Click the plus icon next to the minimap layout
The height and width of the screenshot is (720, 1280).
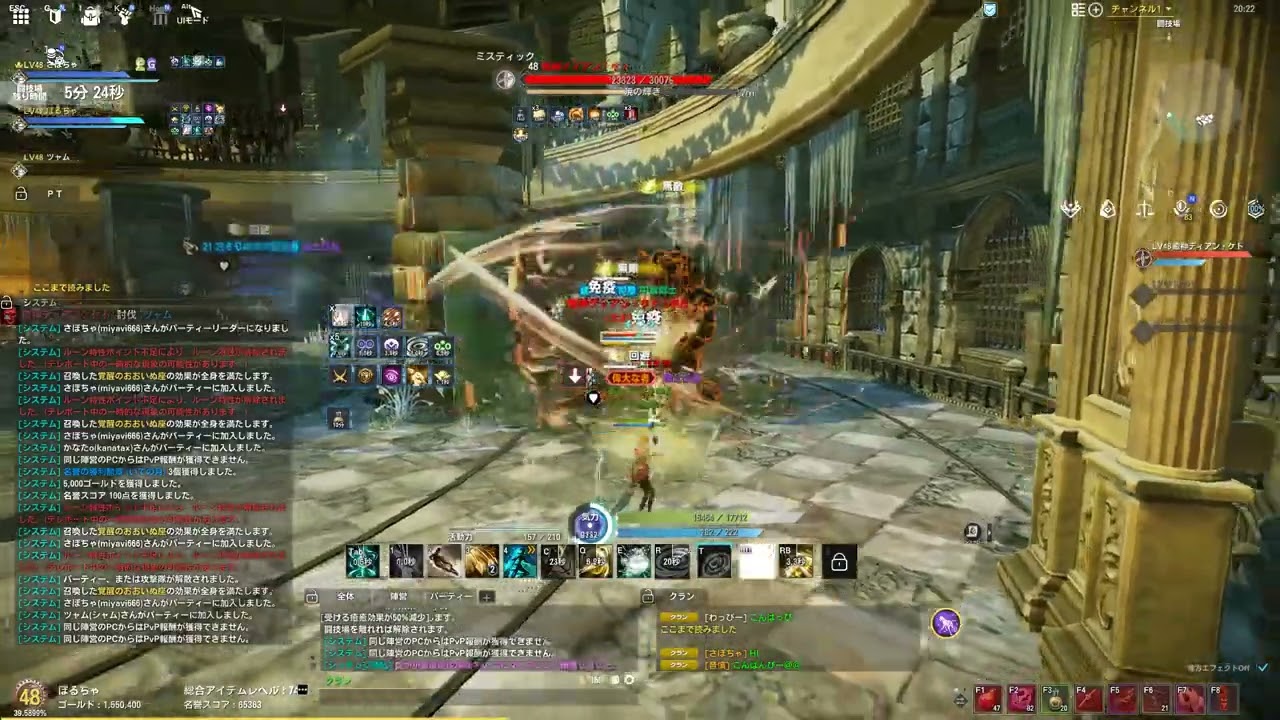point(1093,8)
